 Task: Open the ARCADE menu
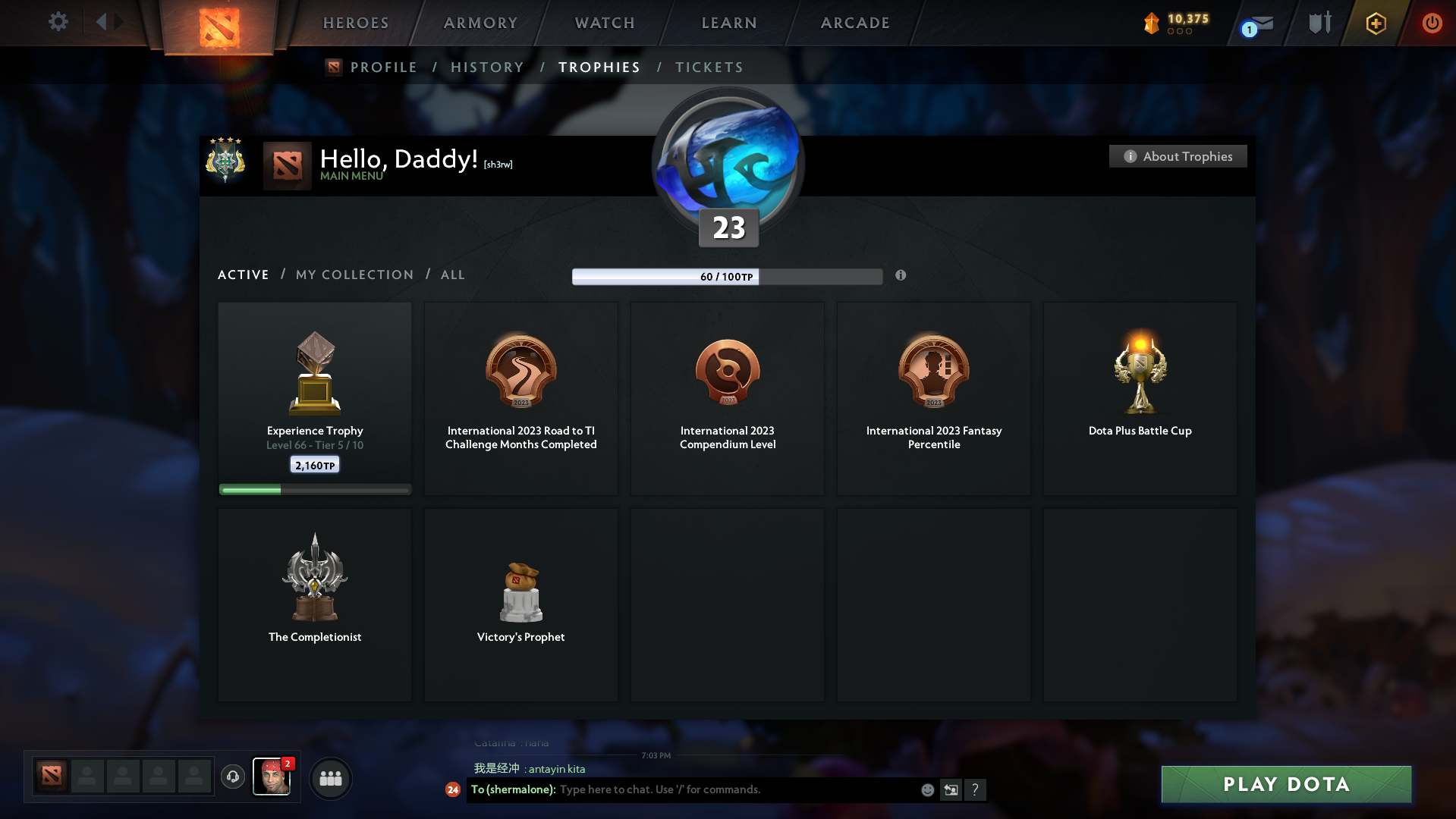coord(854,23)
